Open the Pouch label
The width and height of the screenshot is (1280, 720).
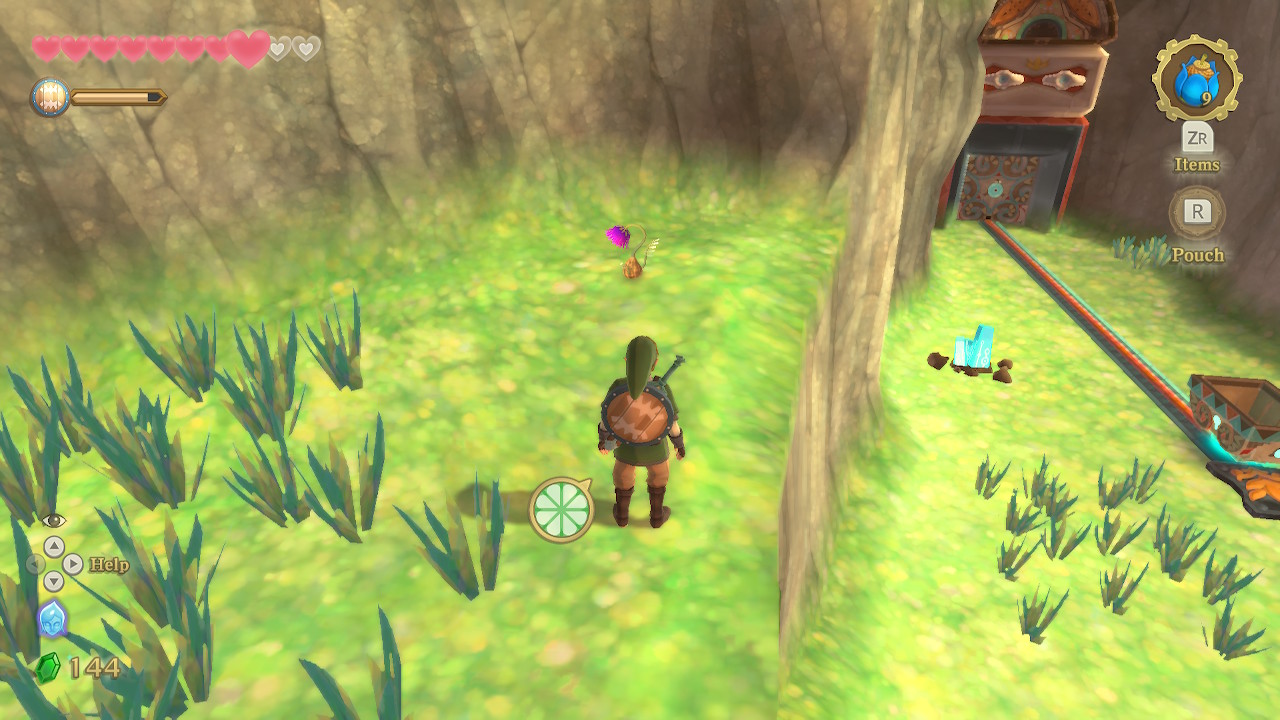[1197, 255]
